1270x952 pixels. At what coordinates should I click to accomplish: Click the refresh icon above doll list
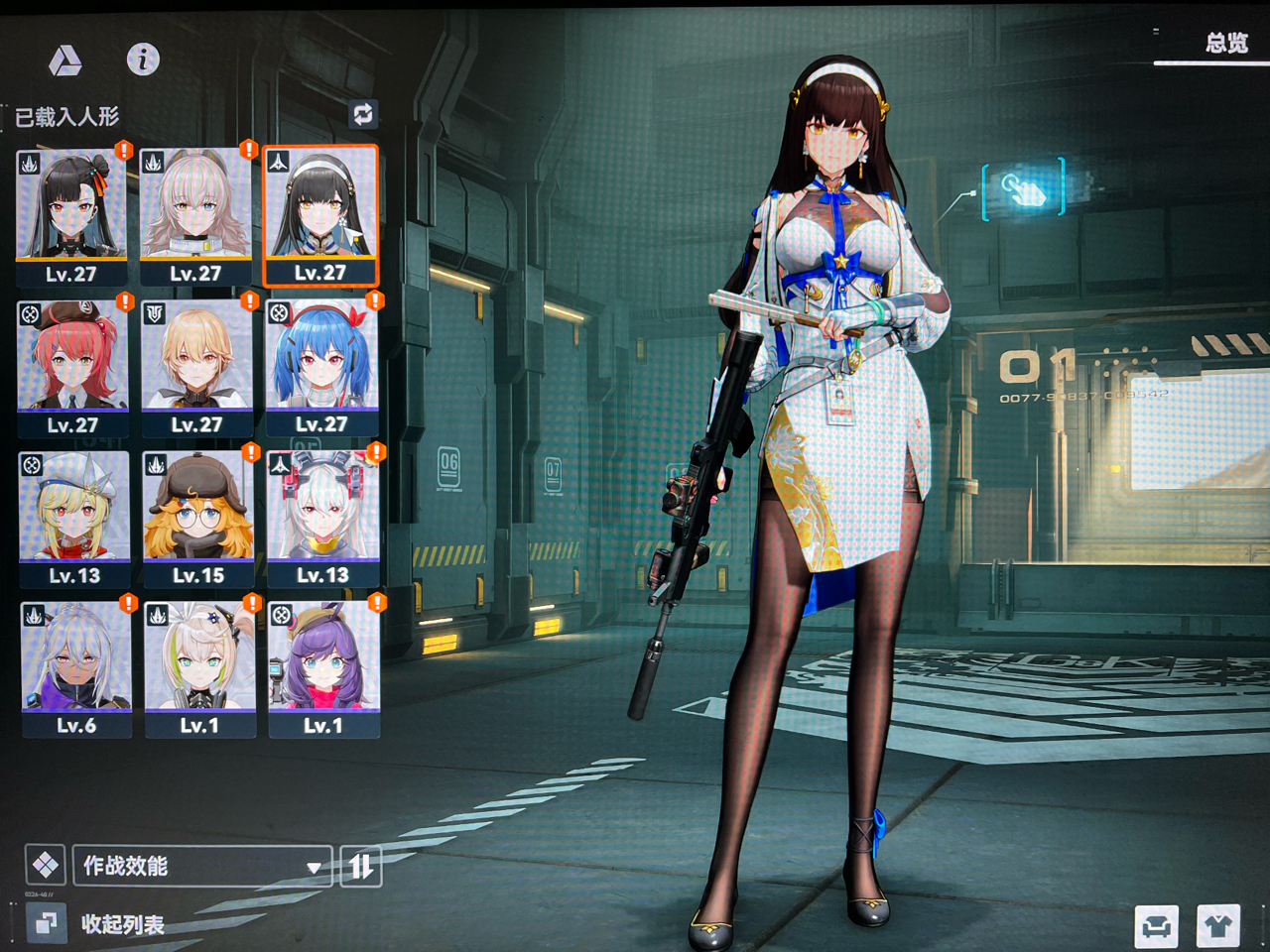[363, 114]
